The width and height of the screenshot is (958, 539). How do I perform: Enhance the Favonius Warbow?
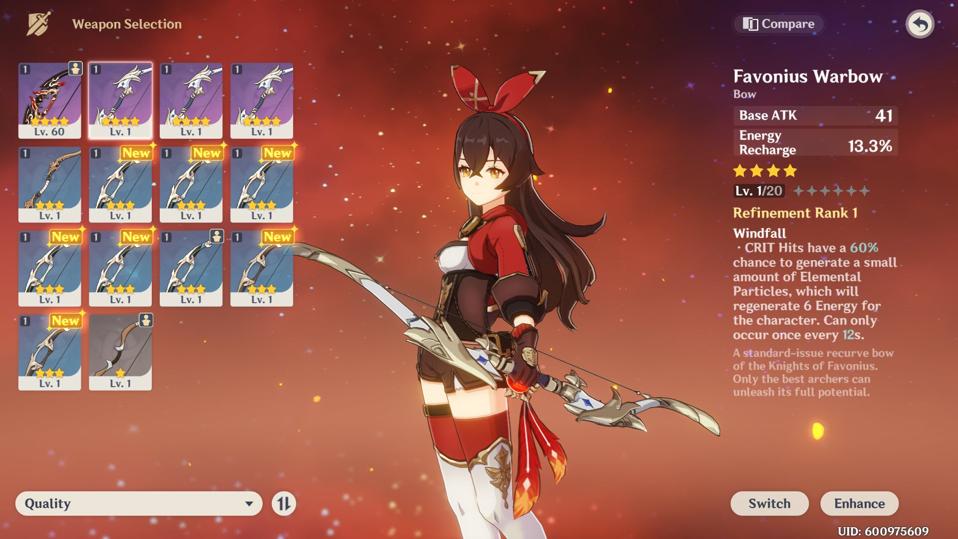click(x=859, y=503)
